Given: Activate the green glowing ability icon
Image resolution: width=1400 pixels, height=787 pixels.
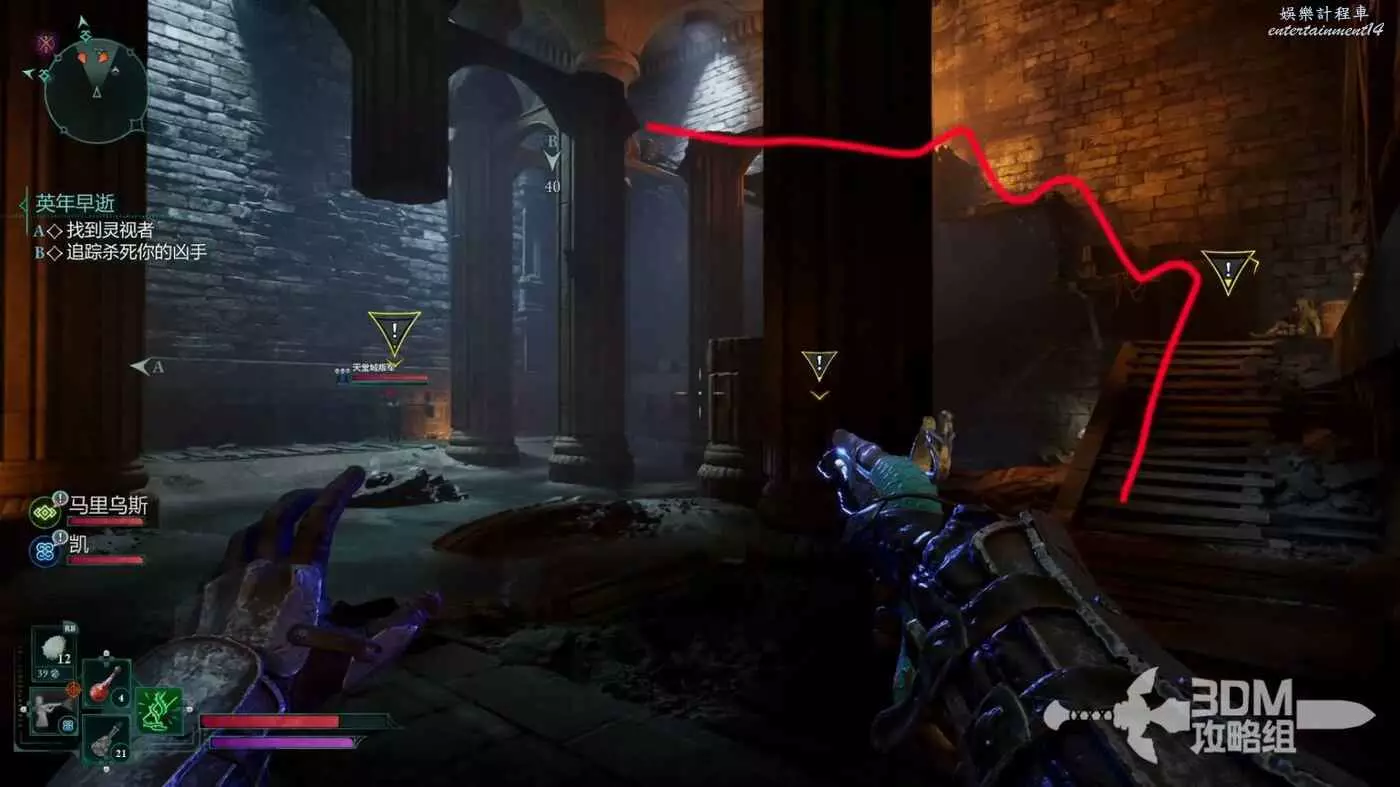Looking at the screenshot, I should (x=159, y=710).
